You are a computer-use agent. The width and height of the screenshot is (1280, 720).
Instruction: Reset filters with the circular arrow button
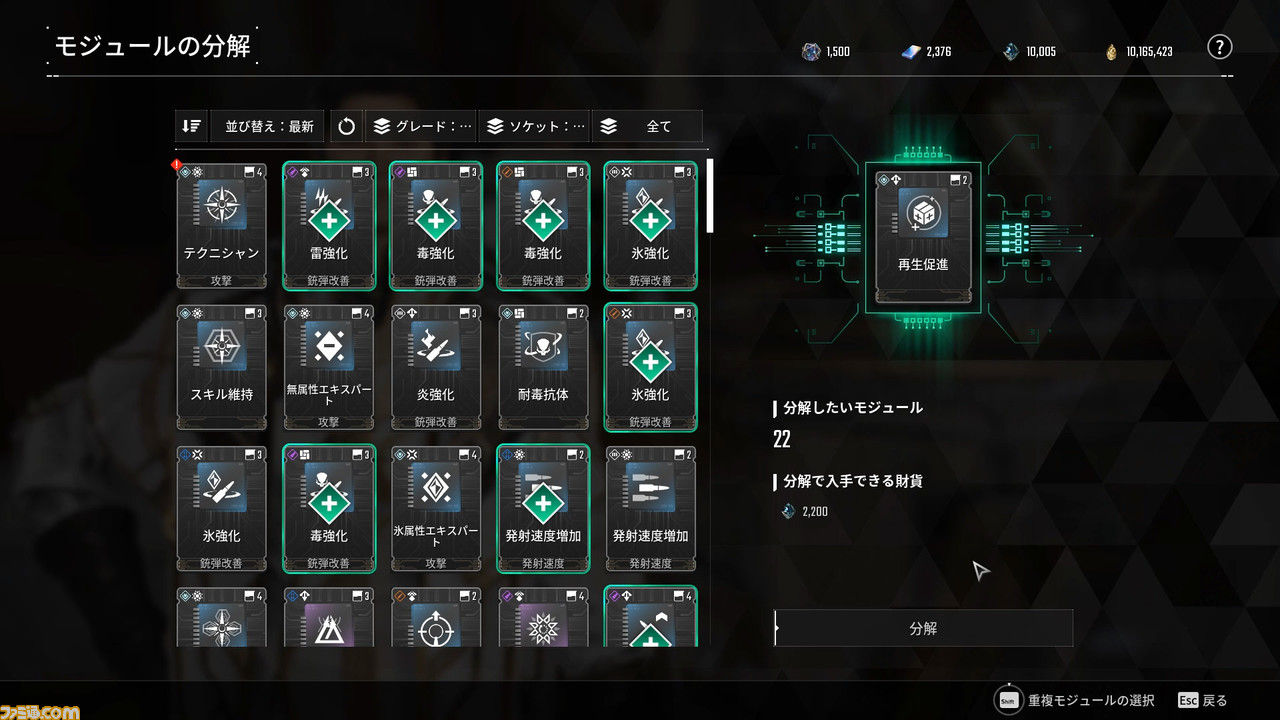(x=347, y=127)
